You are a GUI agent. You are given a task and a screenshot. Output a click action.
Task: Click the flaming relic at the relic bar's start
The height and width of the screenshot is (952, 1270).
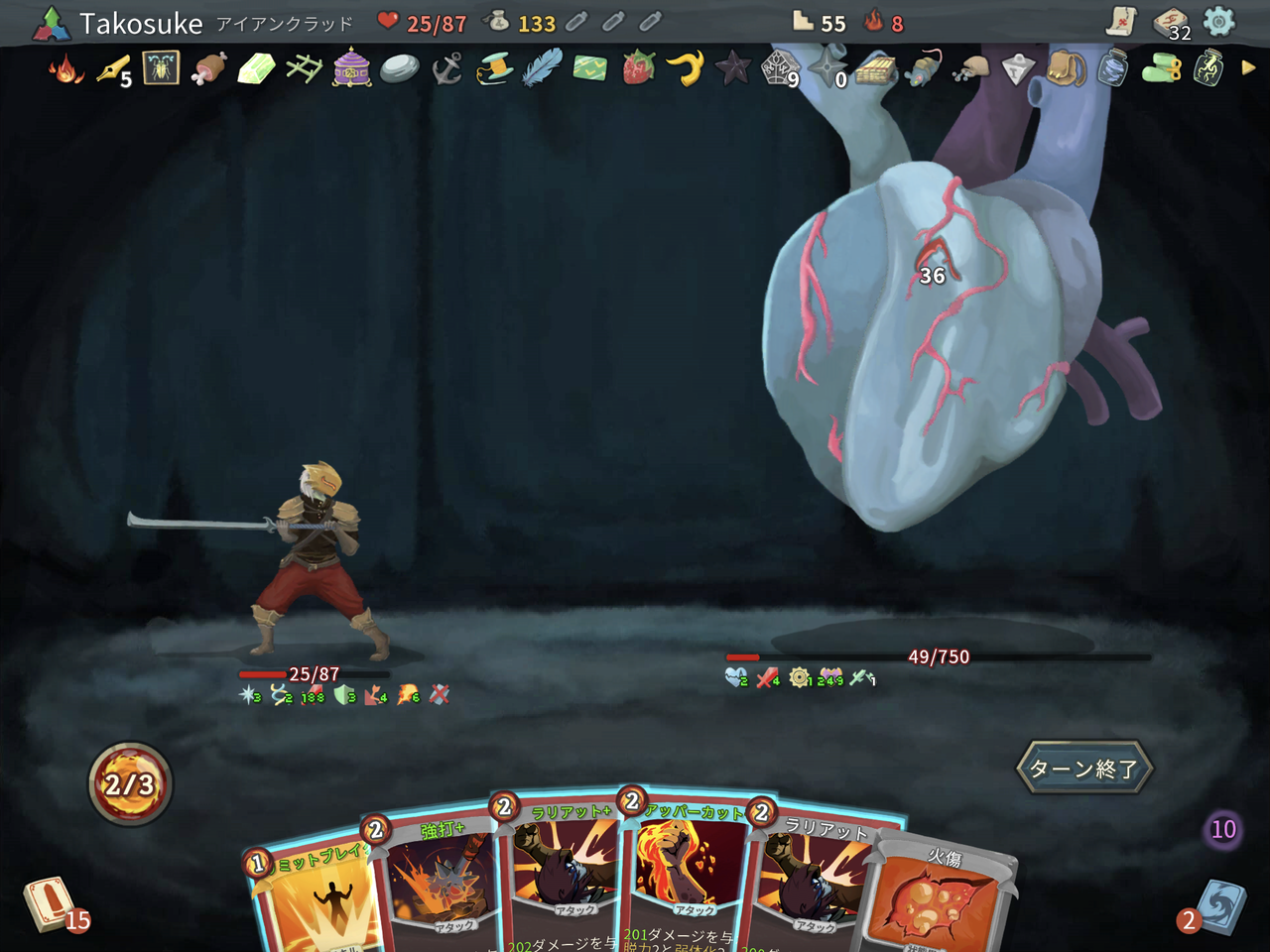pos(63,71)
